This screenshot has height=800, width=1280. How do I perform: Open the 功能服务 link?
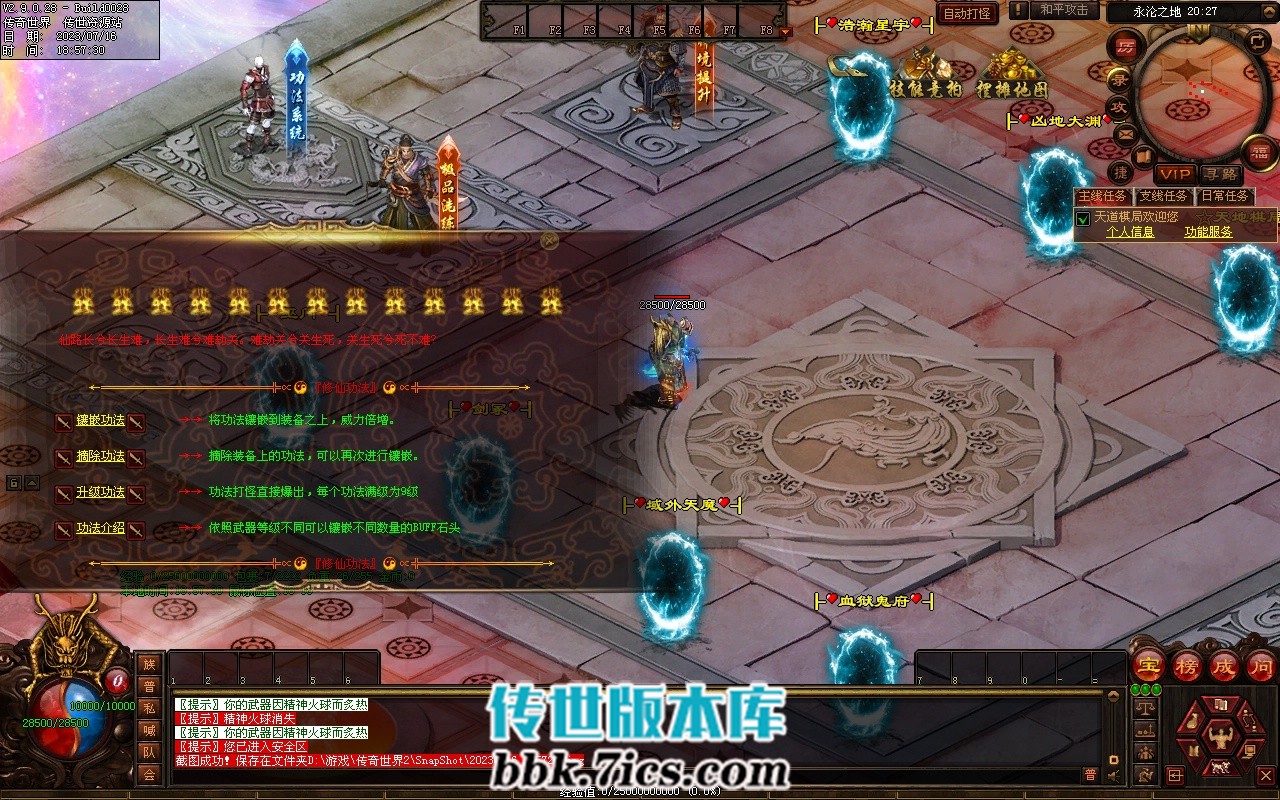tap(1208, 232)
